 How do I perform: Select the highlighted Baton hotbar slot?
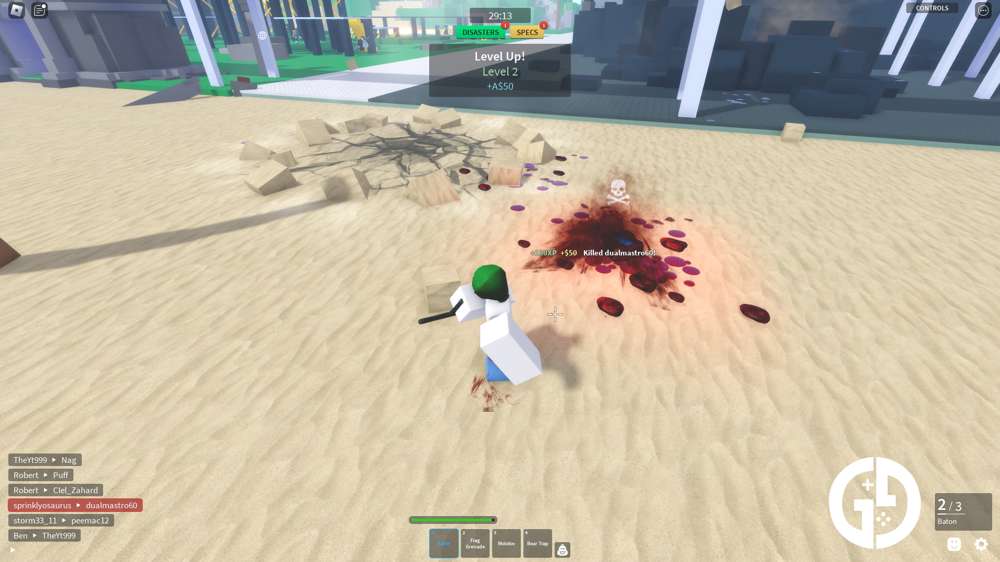pos(444,543)
